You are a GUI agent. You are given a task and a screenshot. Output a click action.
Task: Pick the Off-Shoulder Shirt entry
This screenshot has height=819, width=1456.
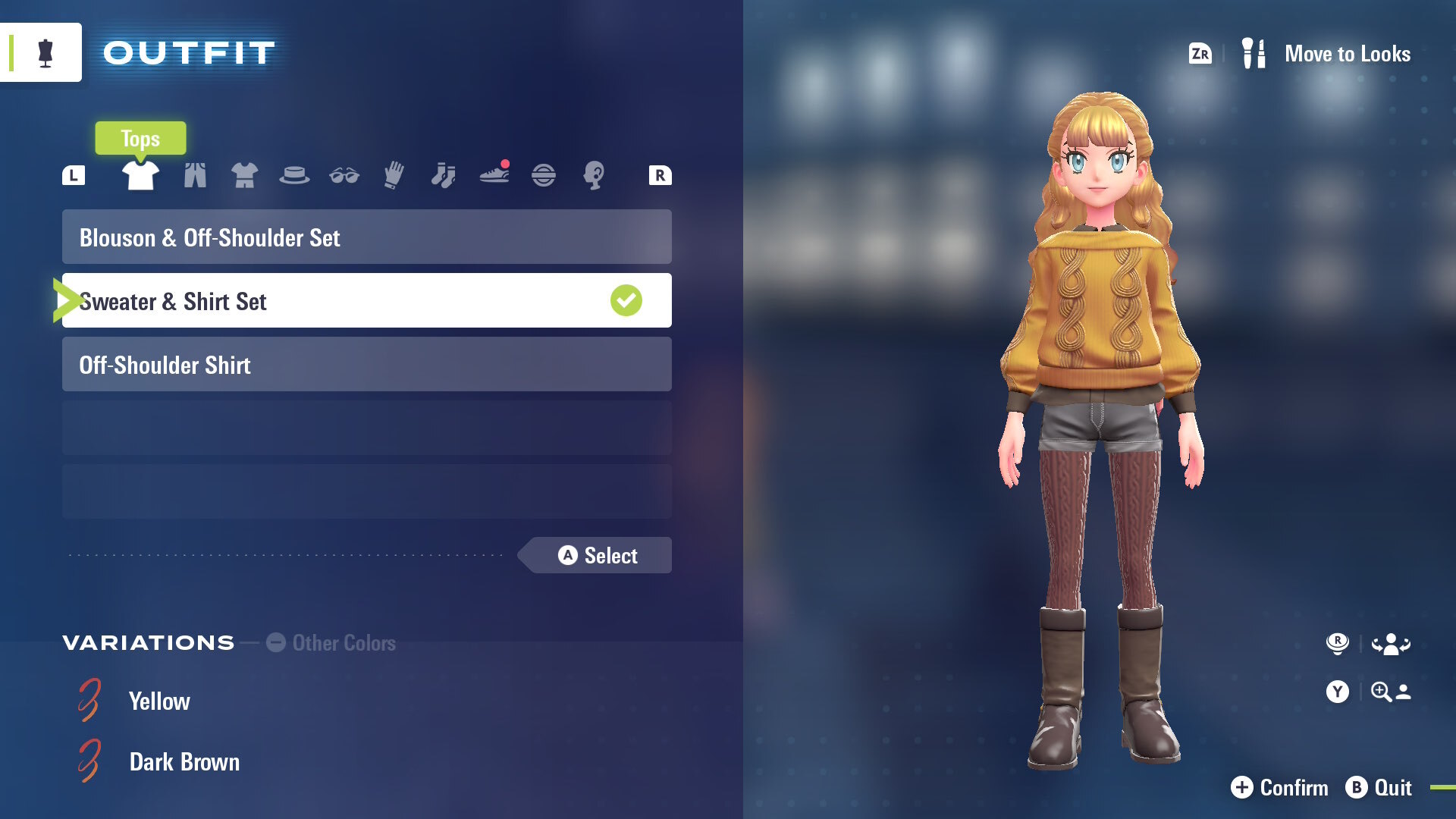pyautogui.click(x=366, y=365)
